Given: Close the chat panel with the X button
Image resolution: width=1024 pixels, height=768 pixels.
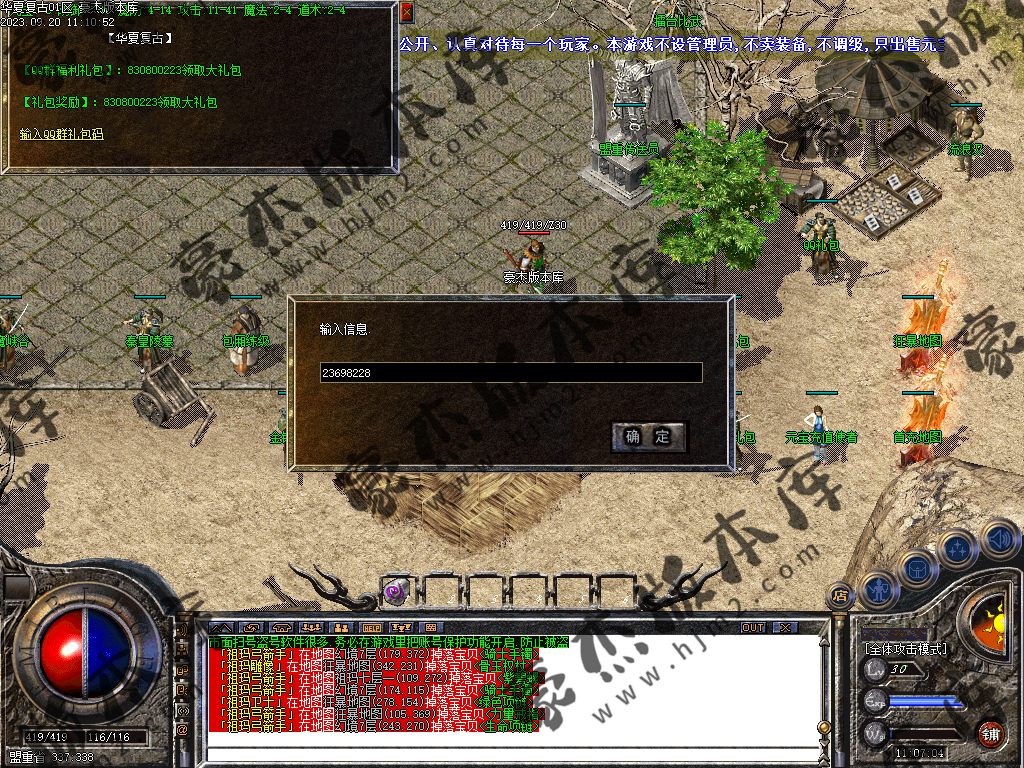Looking at the screenshot, I should [x=785, y=627].
